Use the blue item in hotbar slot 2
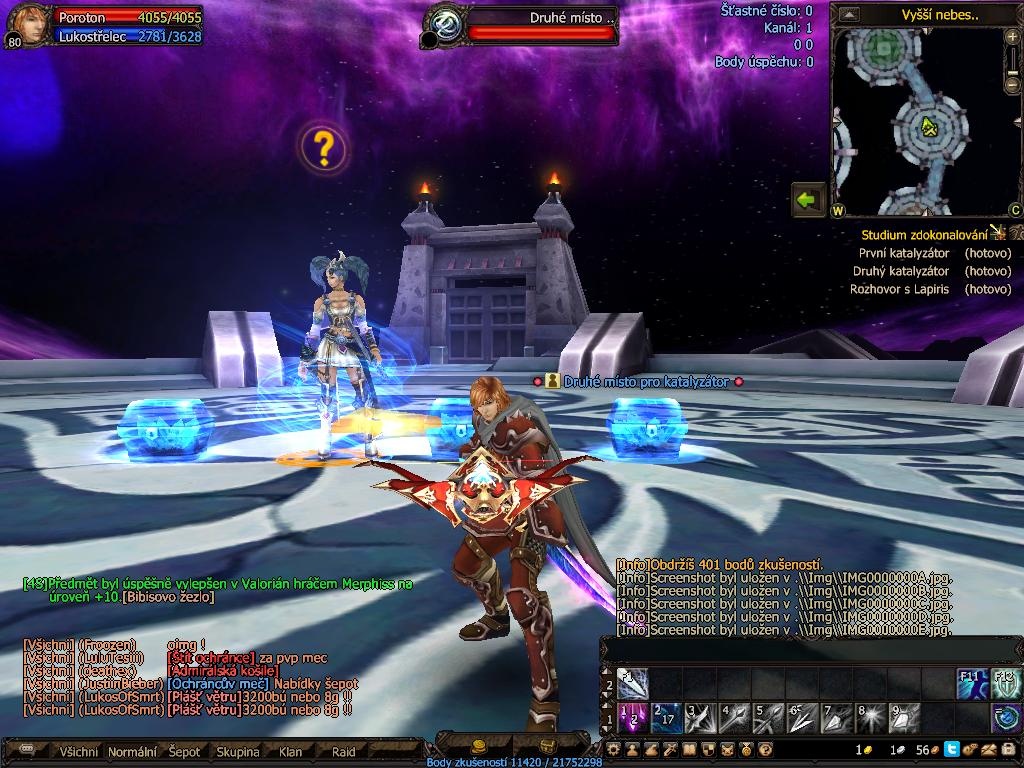This screenshot has width=1024, height=768. tap(667, 717)
